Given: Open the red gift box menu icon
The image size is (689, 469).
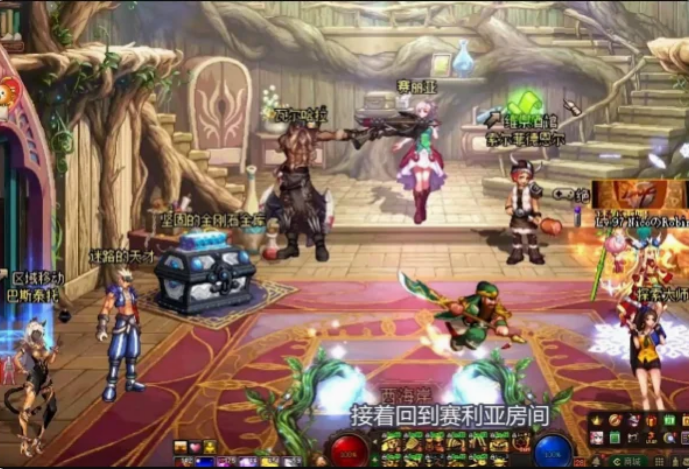Looking at the screenshot, I should (x=651, y=421).
